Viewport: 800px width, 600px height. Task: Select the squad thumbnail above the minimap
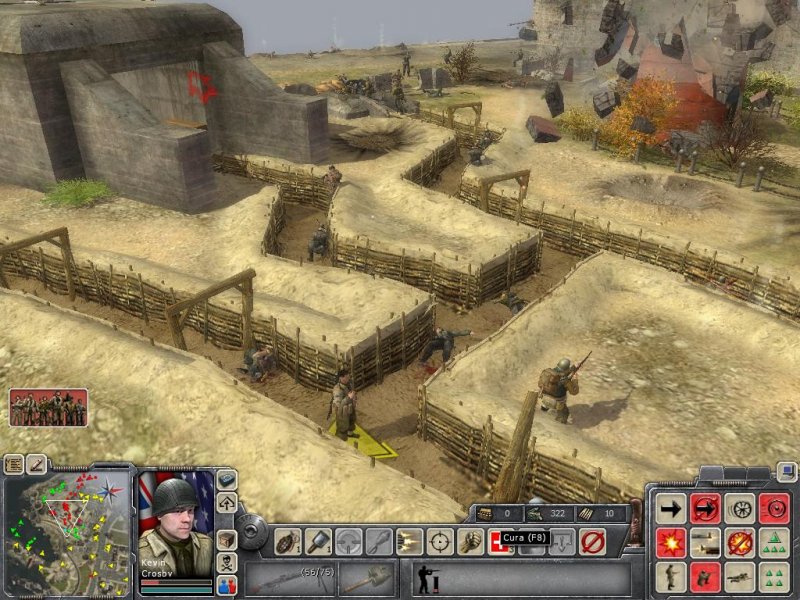pyautogui.click(x=48, y=407)
